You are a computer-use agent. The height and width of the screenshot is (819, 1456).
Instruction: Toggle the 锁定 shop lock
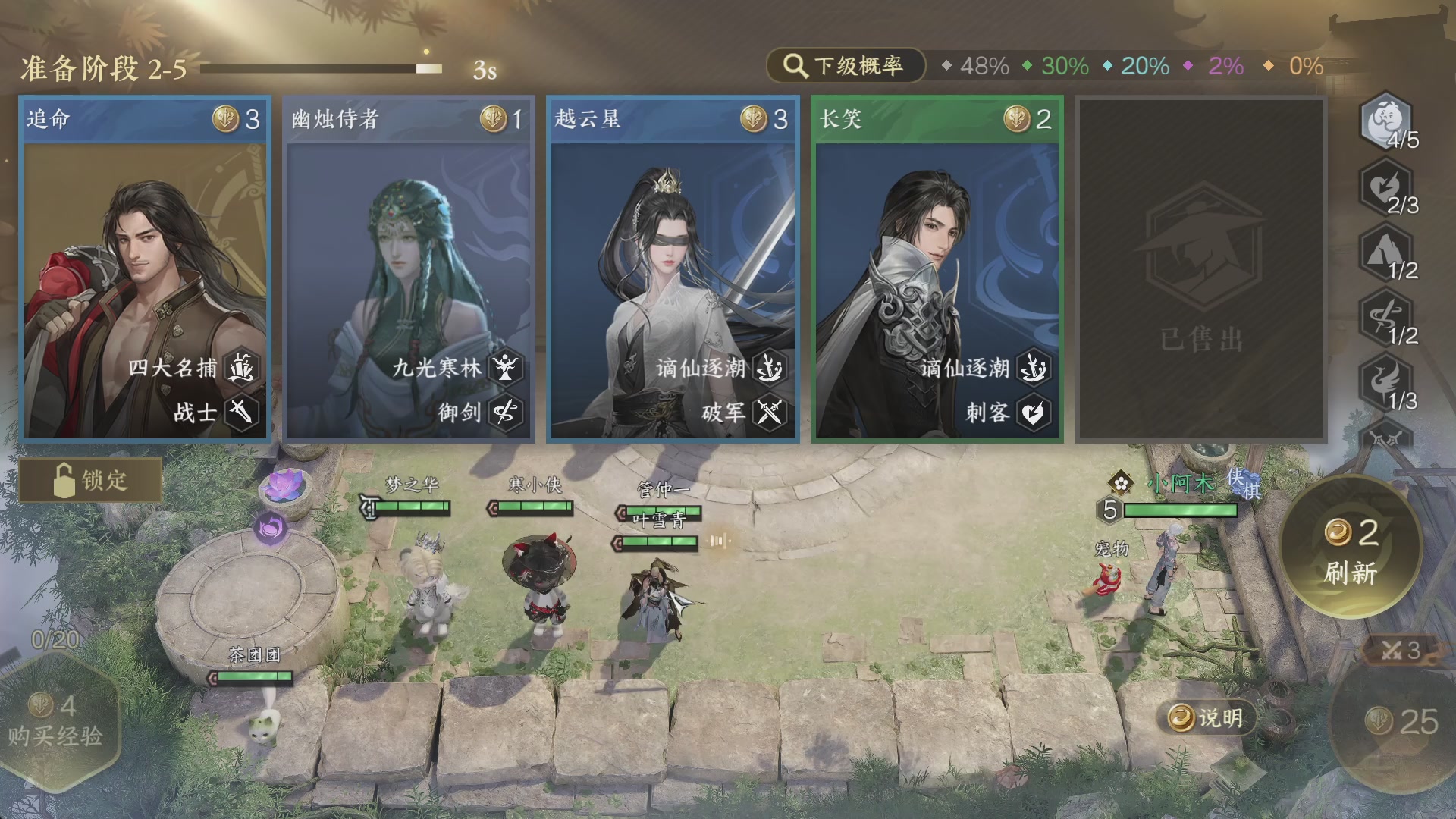[91, 480]
